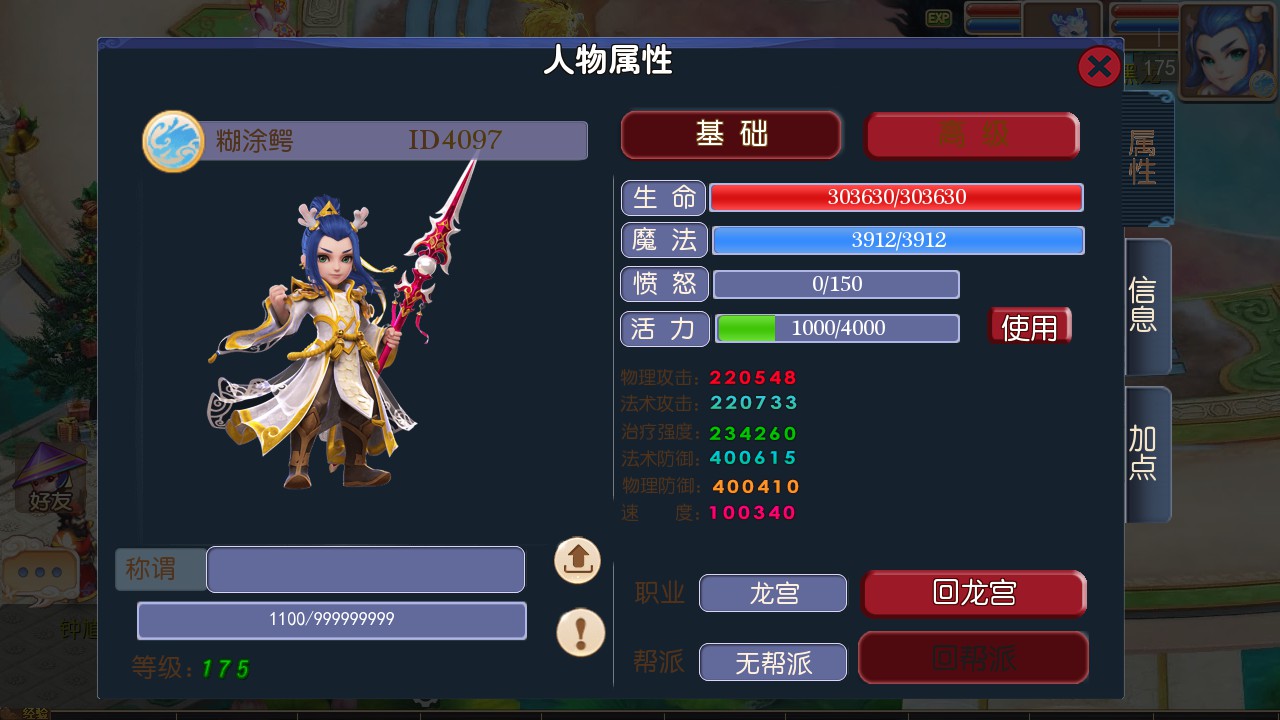The width and height of the screenshot is (1280, 720).
Task: Close the 人物属性 character panel
Action: coord(1099,67)
